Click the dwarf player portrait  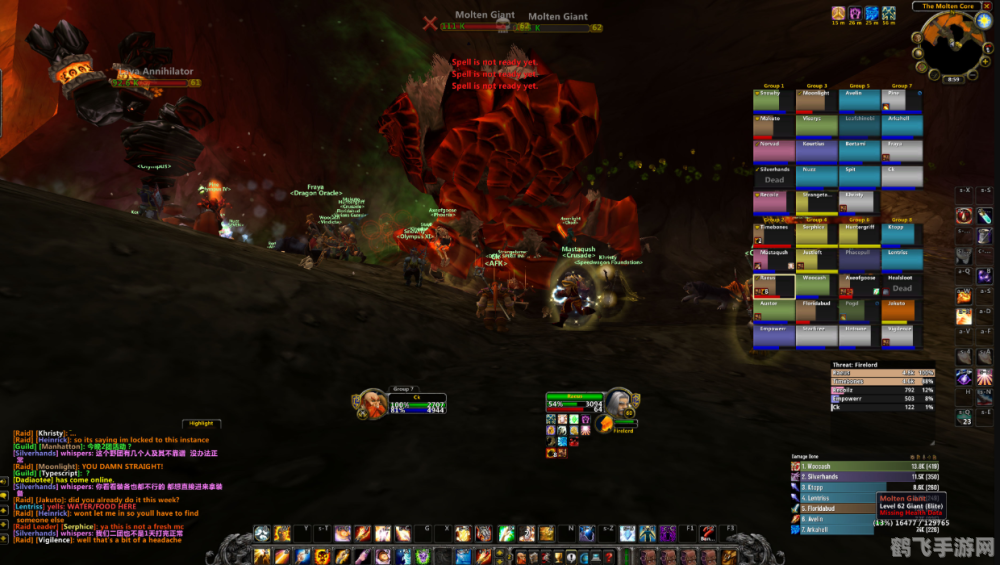coord(368,405)
